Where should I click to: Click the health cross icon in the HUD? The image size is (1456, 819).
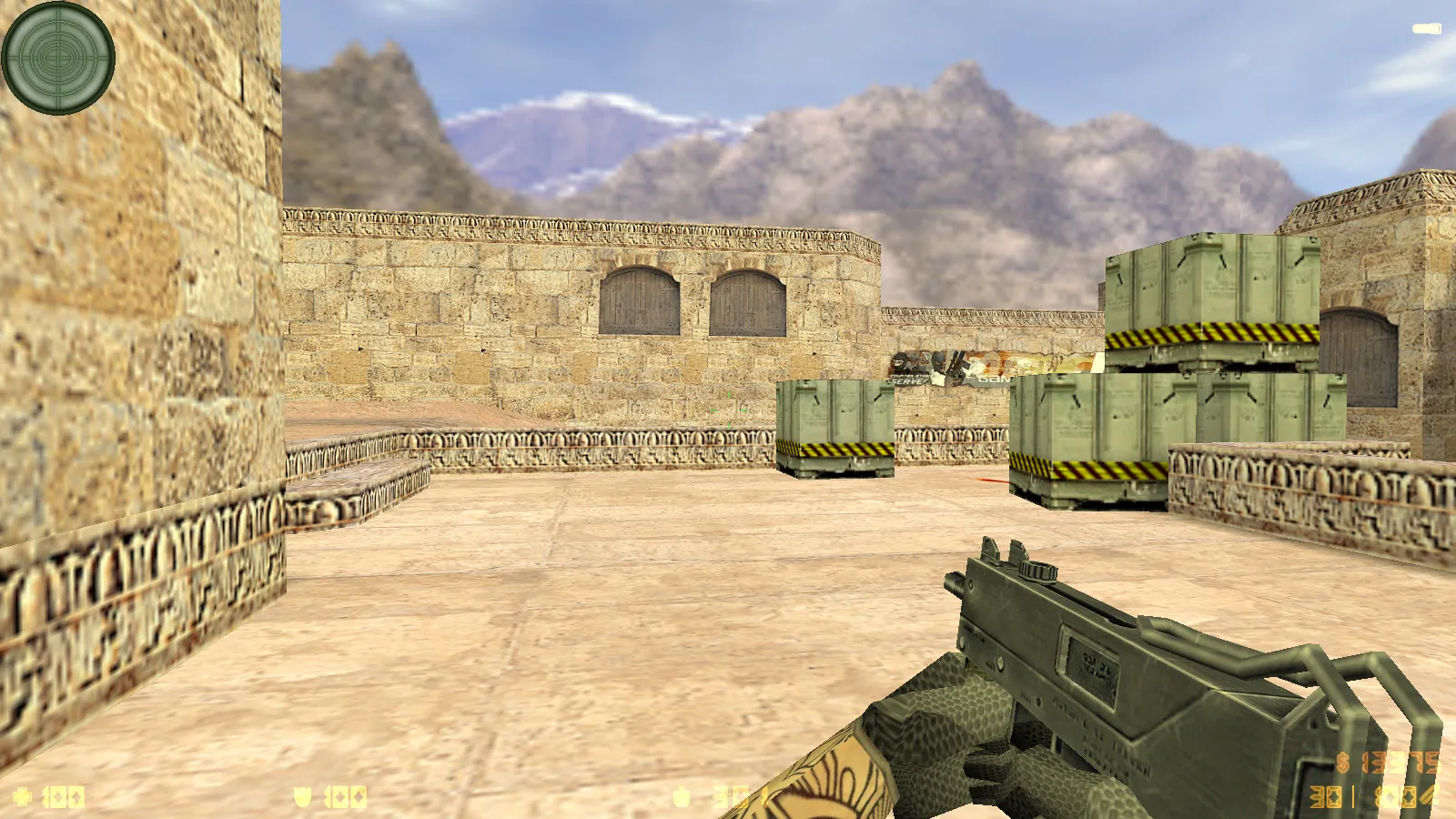pos(22,795)
